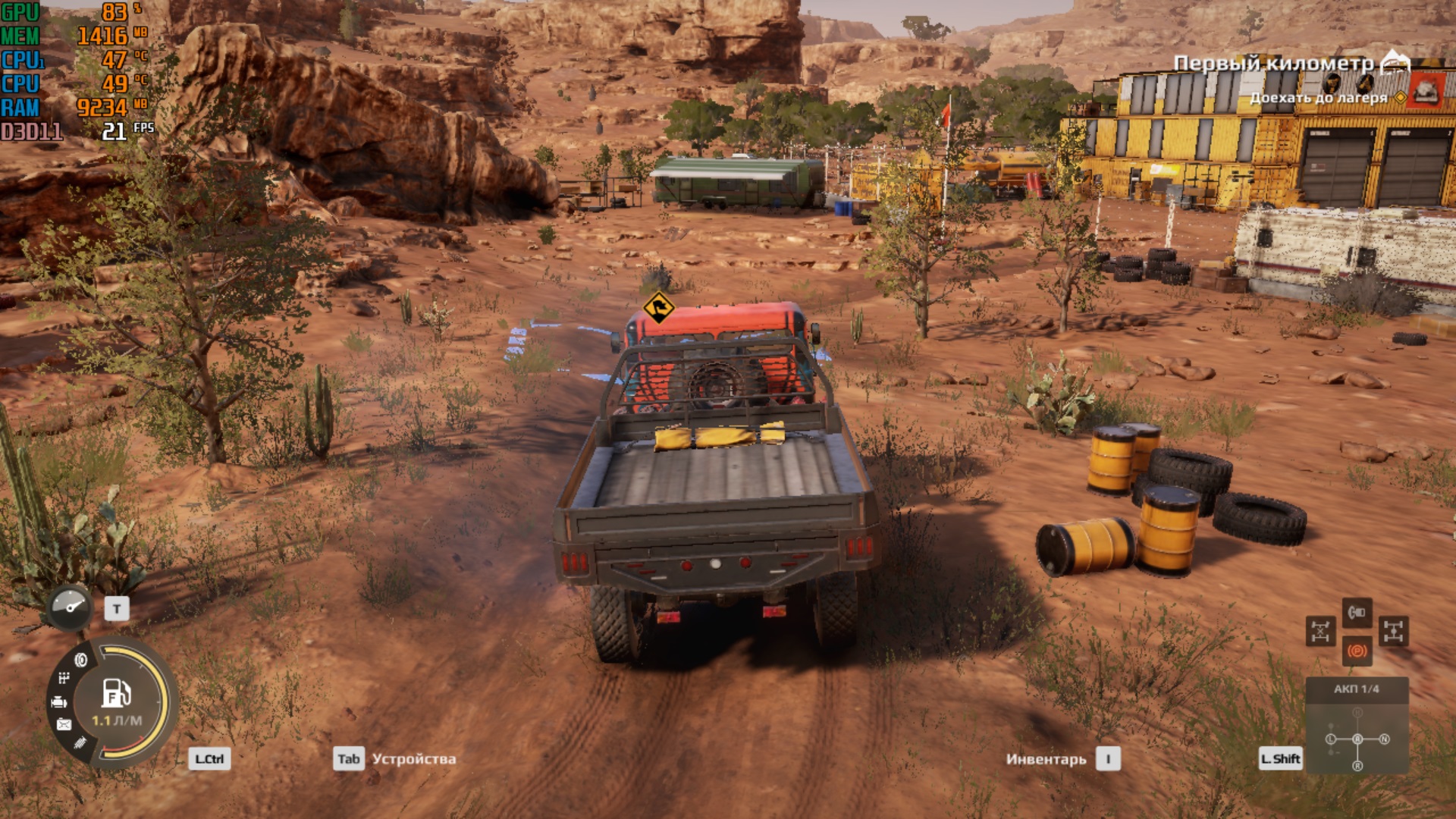Select reverse gear R on the gearbox
Image resolution: width=1456 pixels, height=819 pixels.
tap(1357, 766)
